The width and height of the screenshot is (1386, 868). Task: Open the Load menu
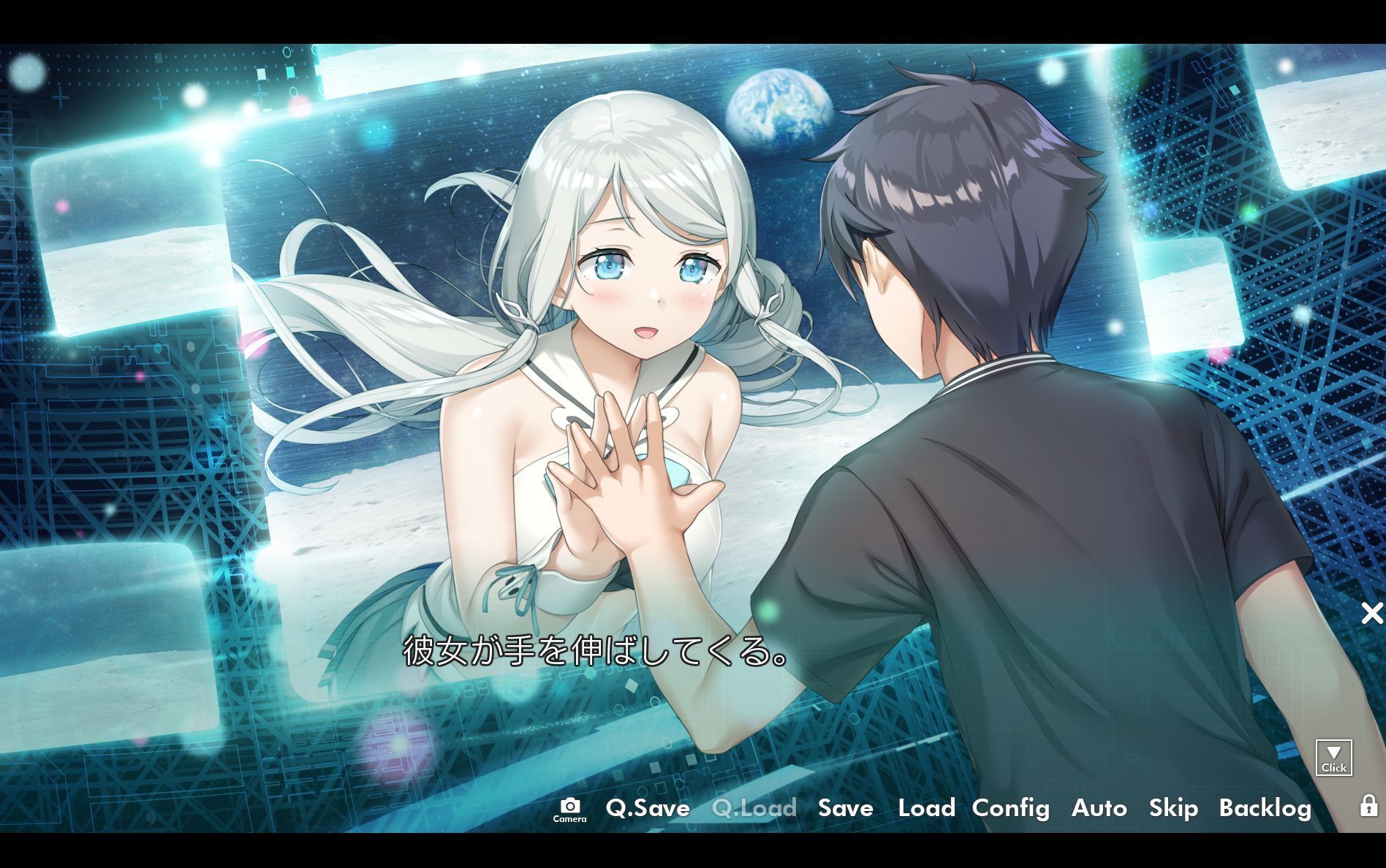click(926, 808)
